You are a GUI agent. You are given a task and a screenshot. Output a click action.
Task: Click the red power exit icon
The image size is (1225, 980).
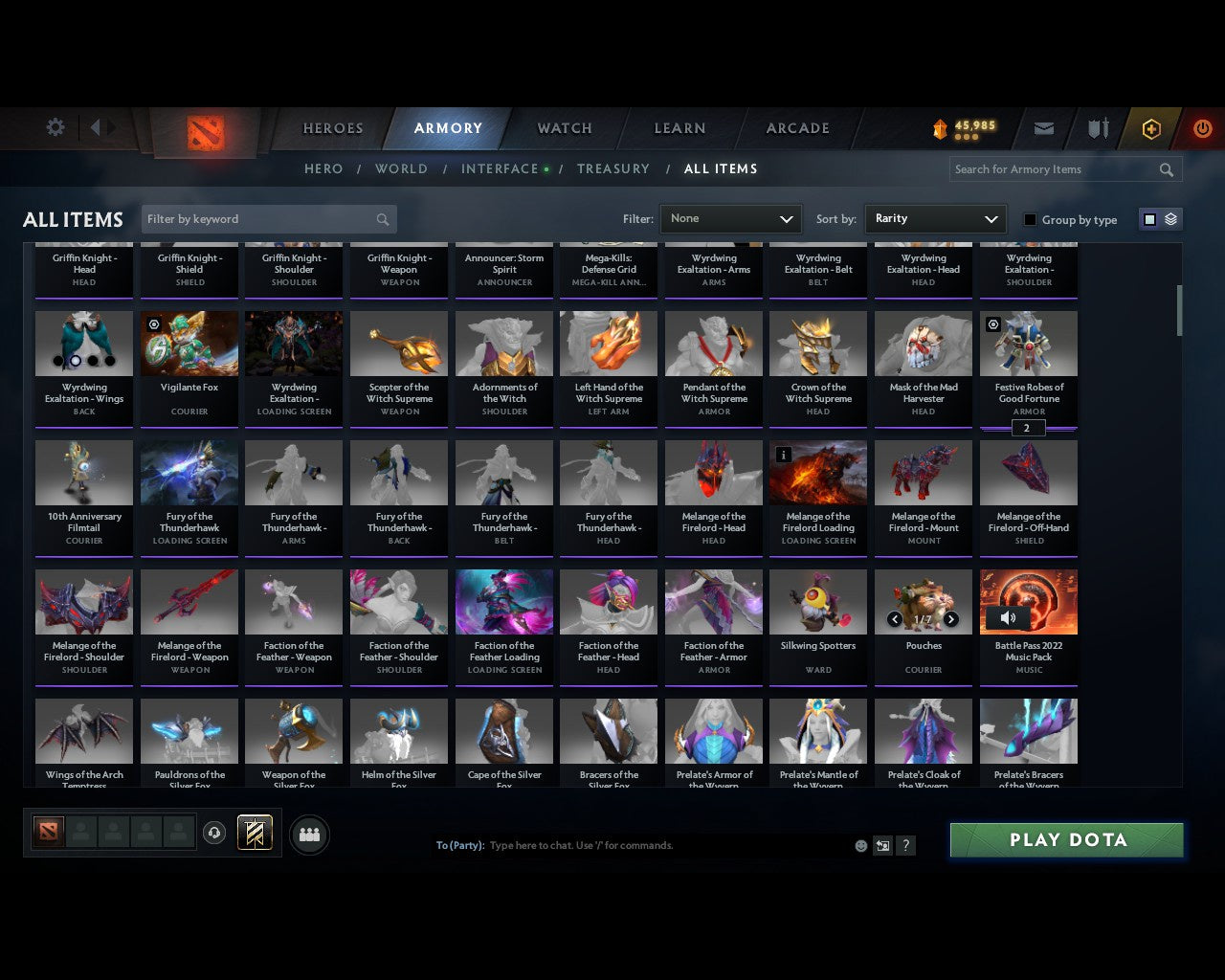(x=1203, y=127)
